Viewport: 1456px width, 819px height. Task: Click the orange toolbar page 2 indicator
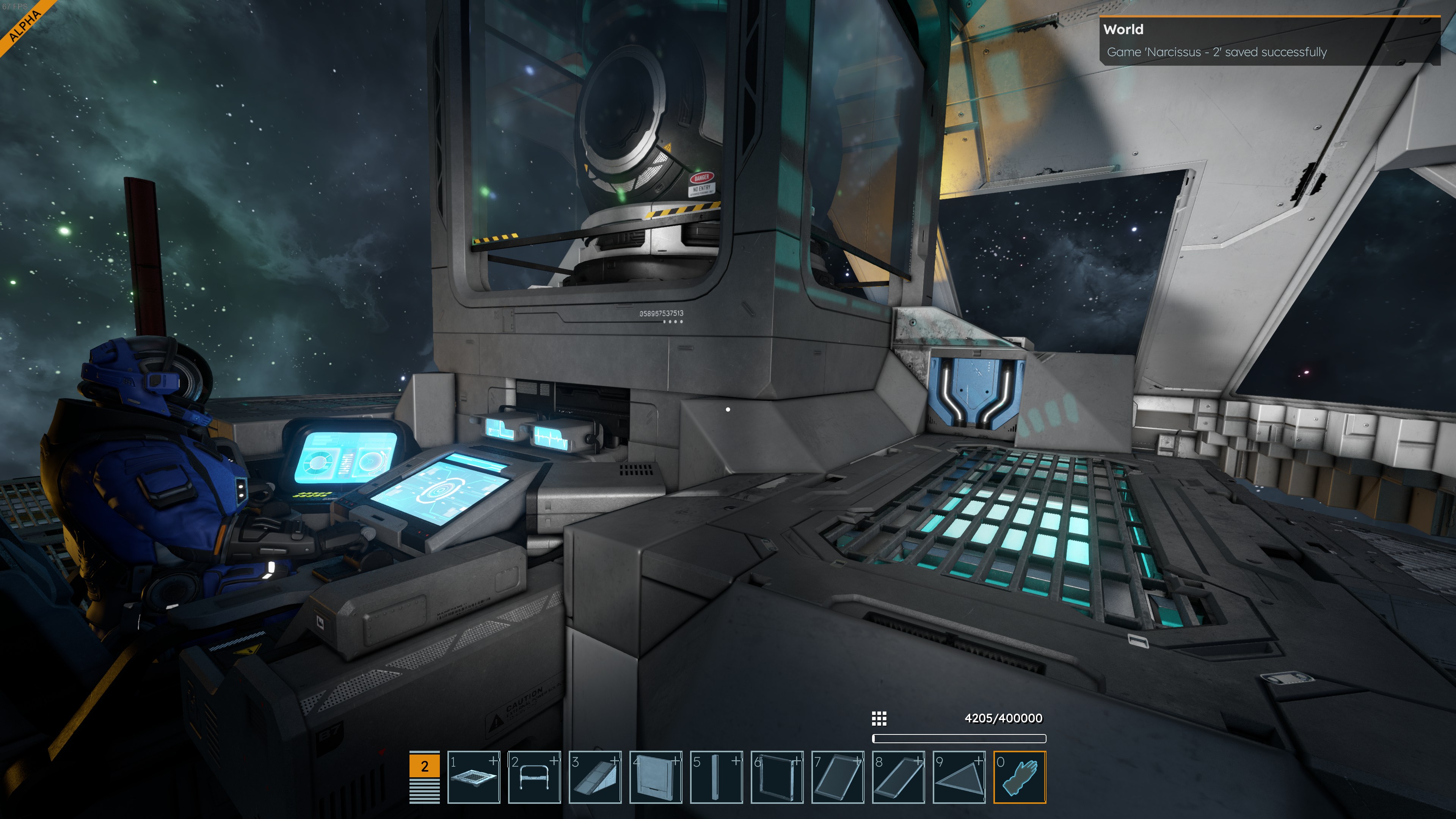tap(425, 766)
